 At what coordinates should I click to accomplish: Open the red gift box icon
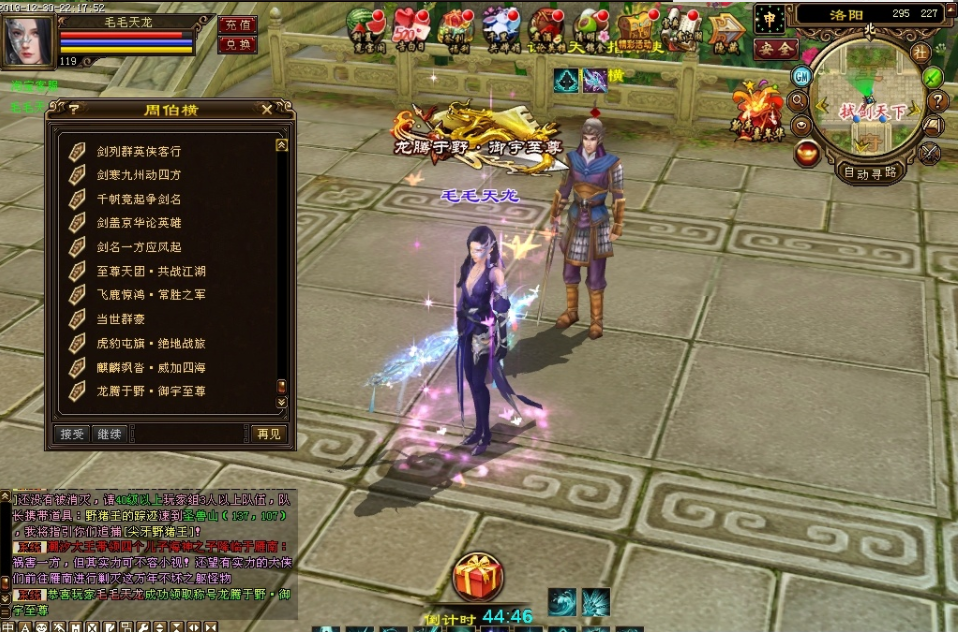pyautogui.click(x=477, y=577)
